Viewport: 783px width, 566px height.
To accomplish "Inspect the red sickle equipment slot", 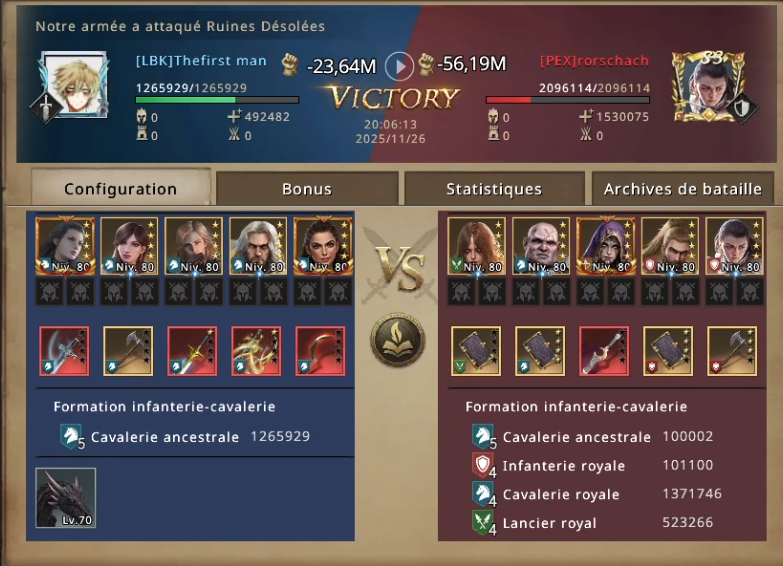I will tap(320, 351).
